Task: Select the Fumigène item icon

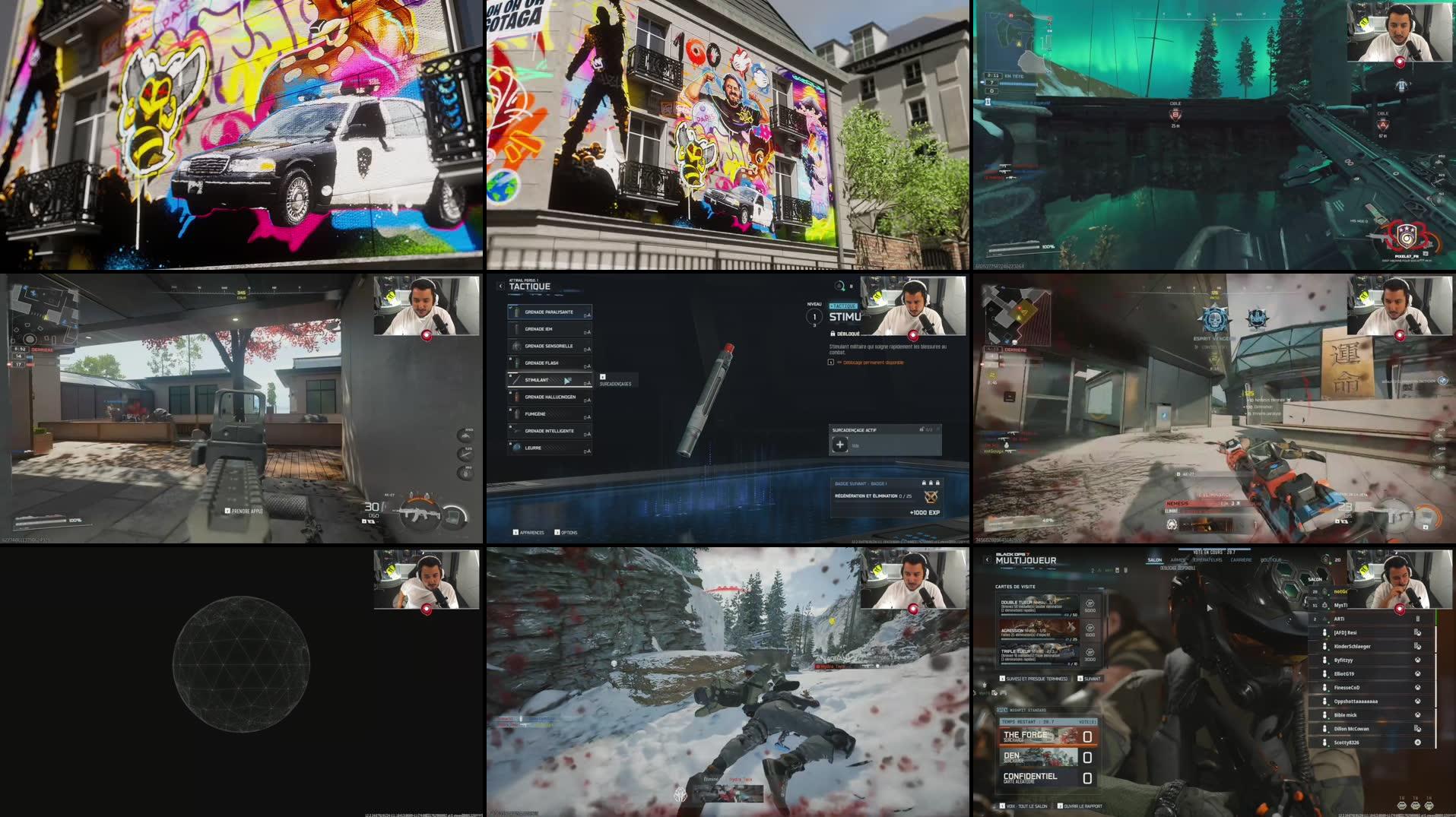Action: [517, 413]
